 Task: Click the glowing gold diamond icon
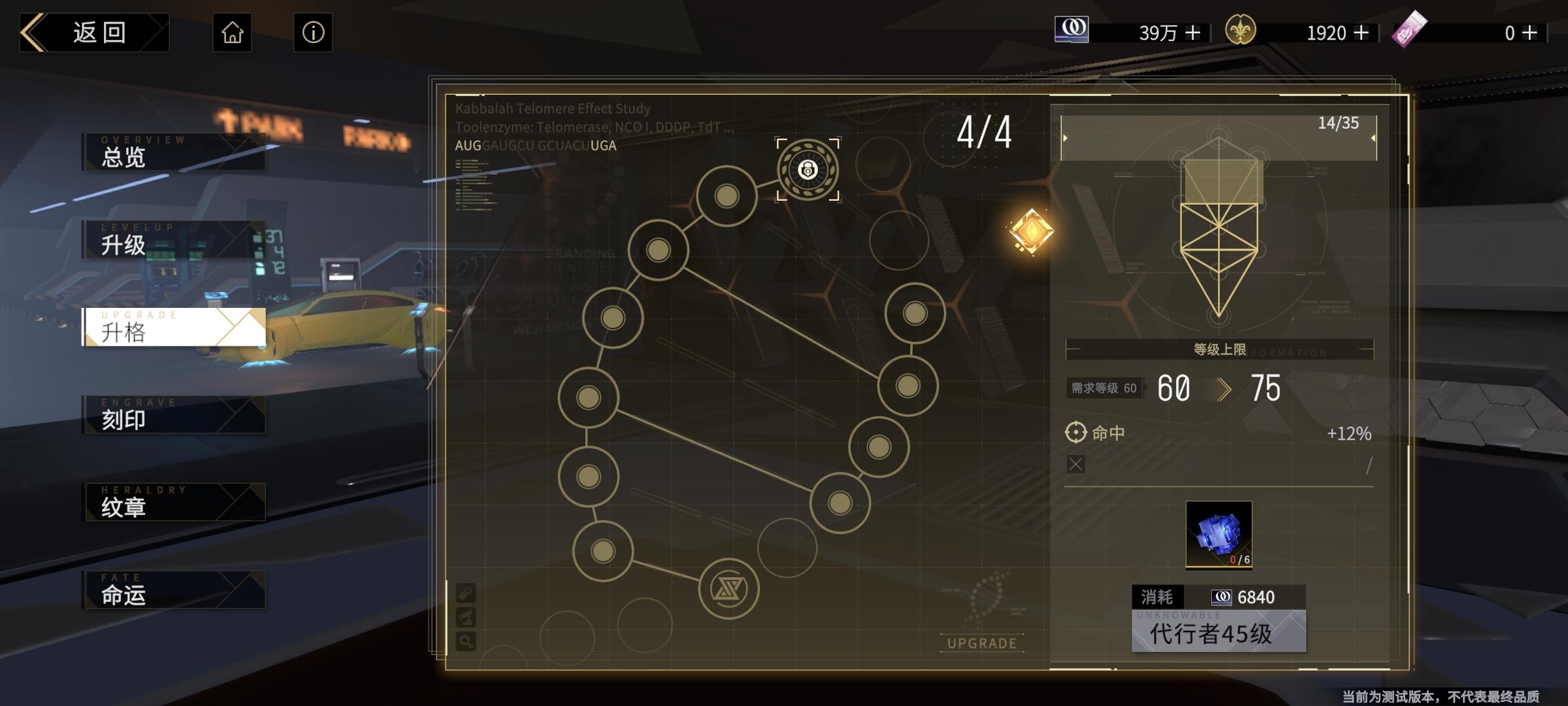(1031, 231)
